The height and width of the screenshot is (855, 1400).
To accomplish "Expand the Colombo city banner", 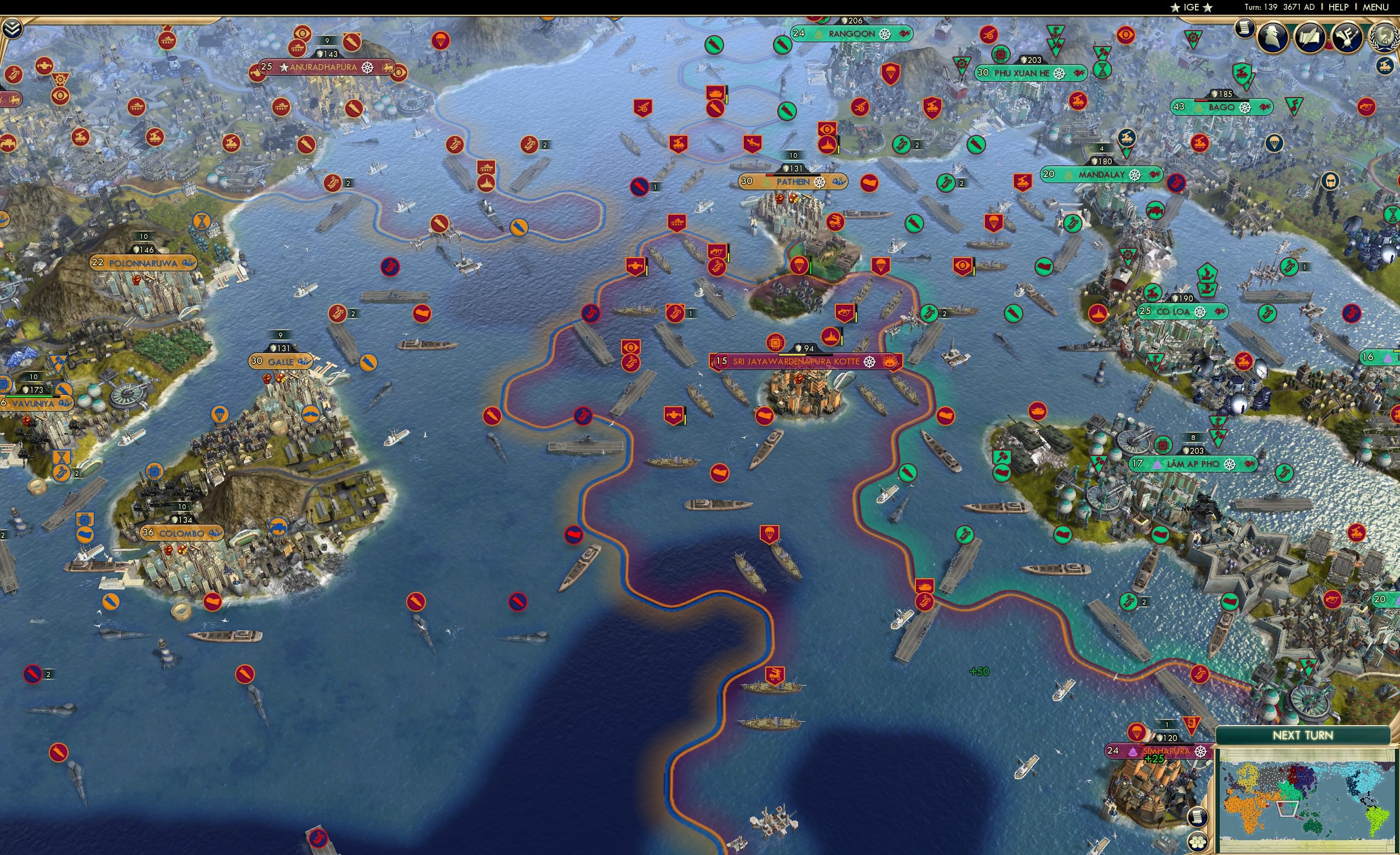I will [183, 533].
